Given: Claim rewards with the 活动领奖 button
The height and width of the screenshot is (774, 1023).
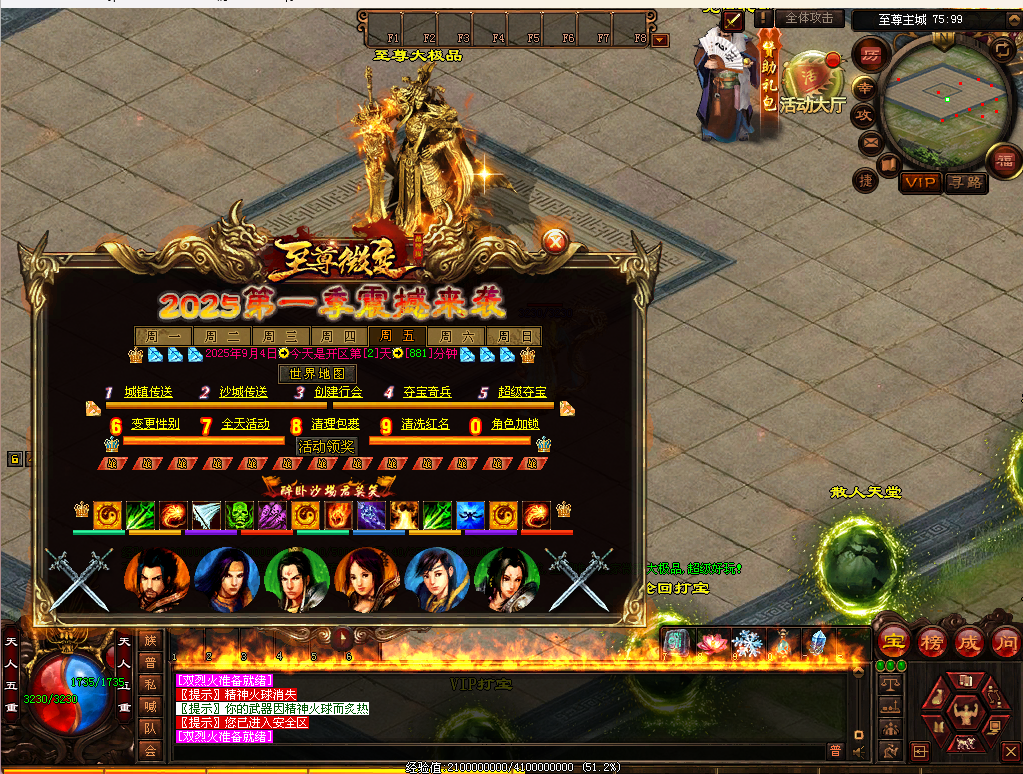Looking at the screenshot, I should coord(326,446).
